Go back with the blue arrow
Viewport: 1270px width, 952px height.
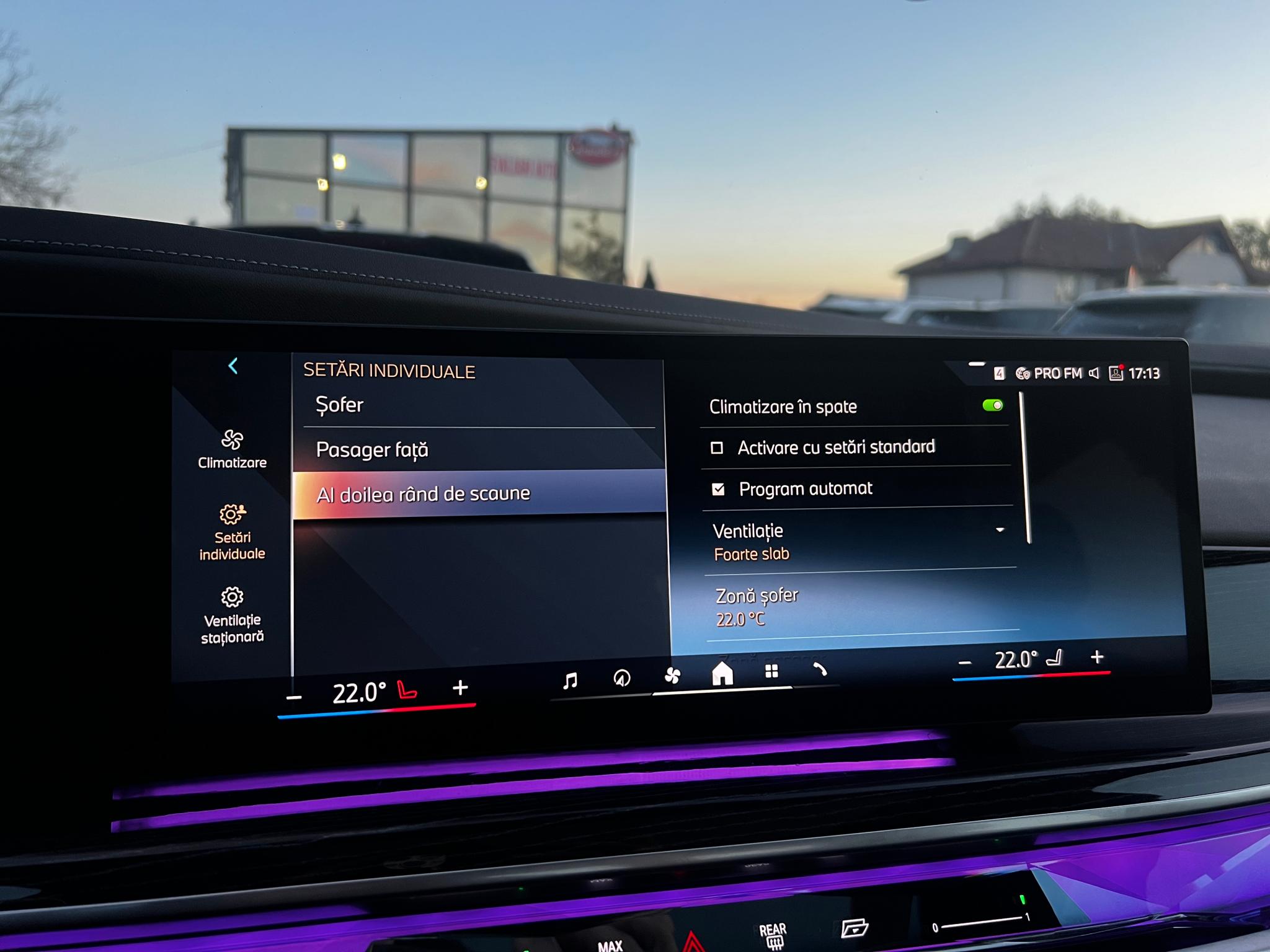click(233, 366)
